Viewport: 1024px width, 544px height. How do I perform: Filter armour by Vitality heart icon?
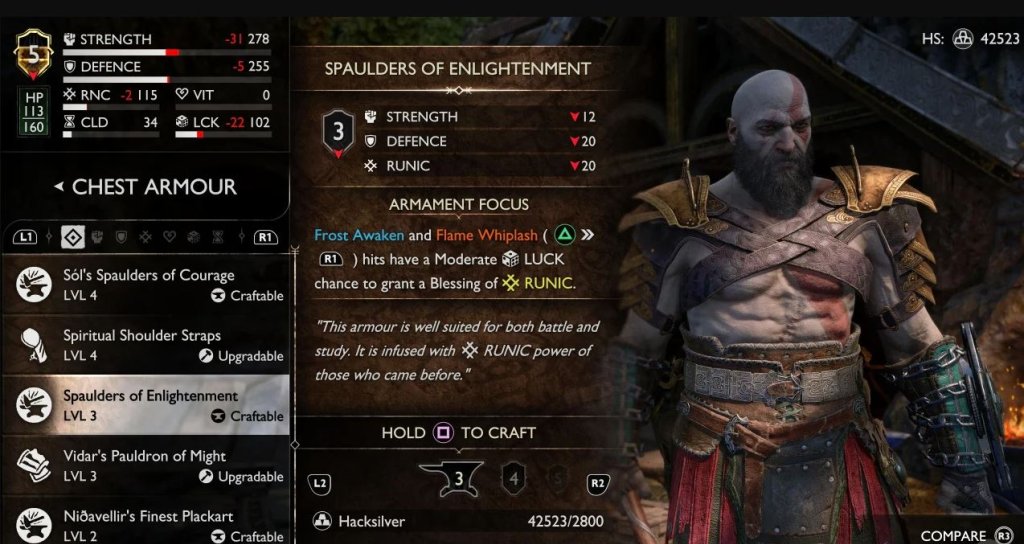click(169, 237)
